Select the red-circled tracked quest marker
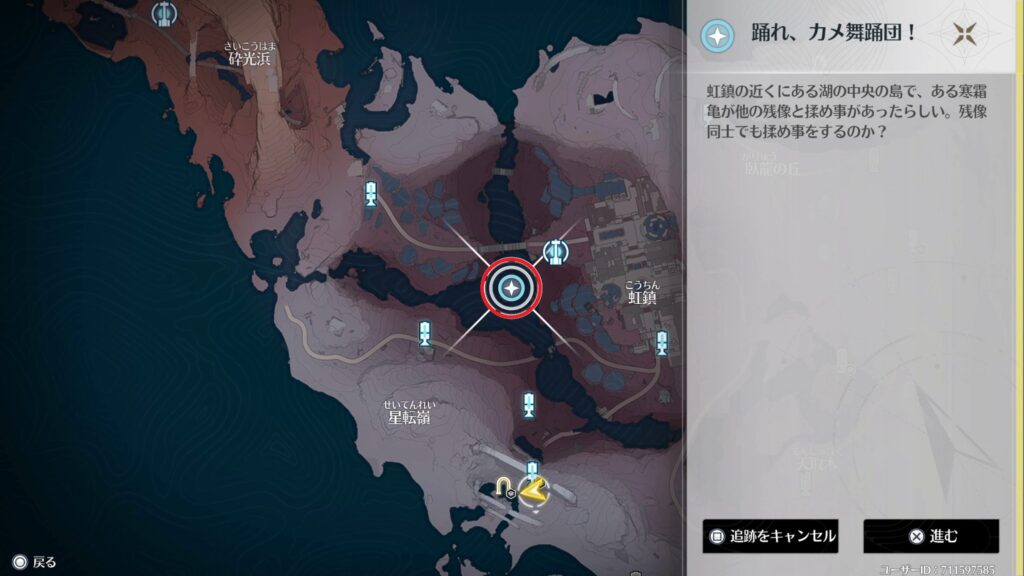 [x=512, y=289]
